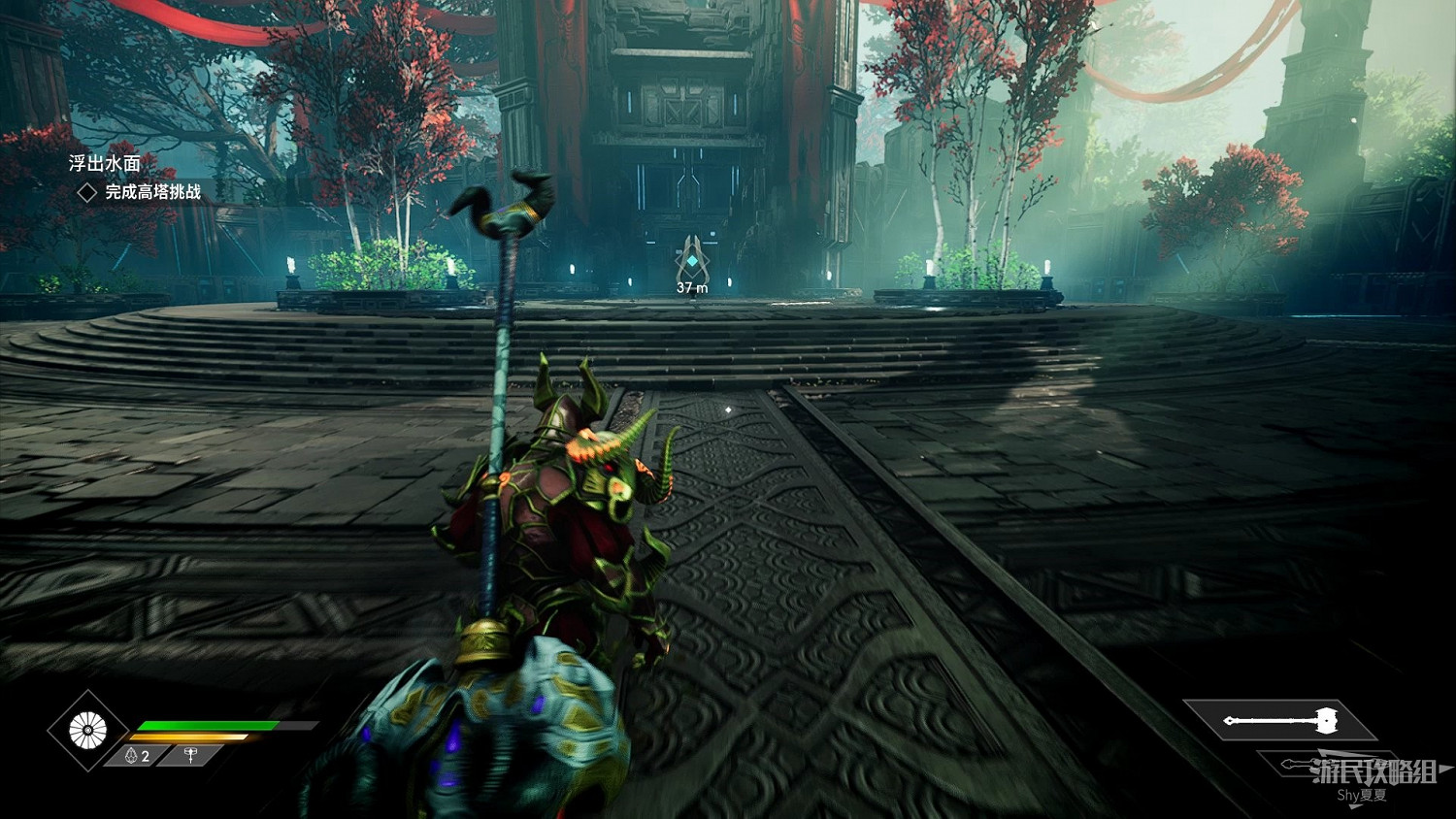Click the round fan ability diamond icon
Viewport: 1456px width, 819px height.
[87, 730]
